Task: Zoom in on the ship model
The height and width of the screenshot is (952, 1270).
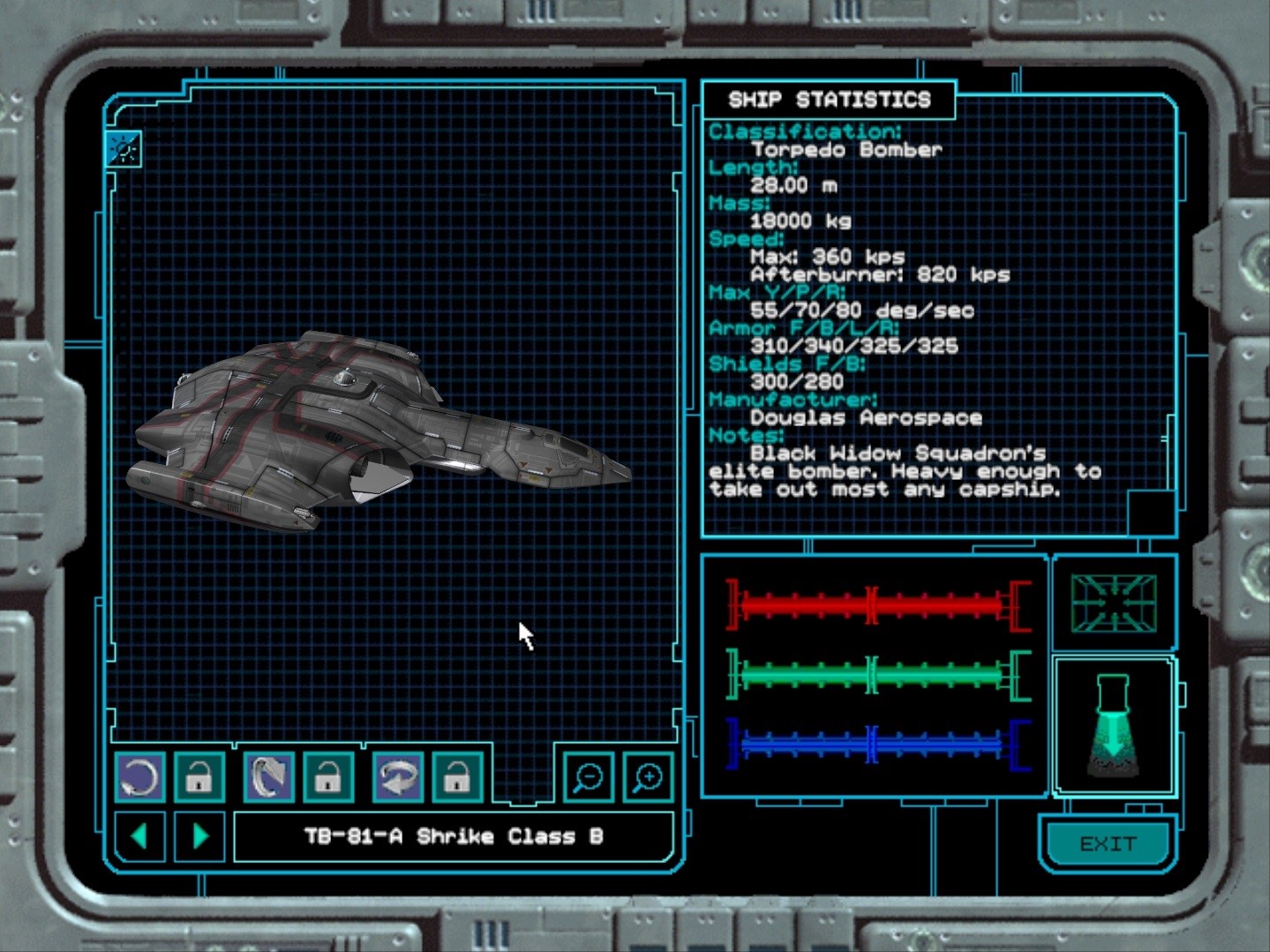Action: [648, 777]
